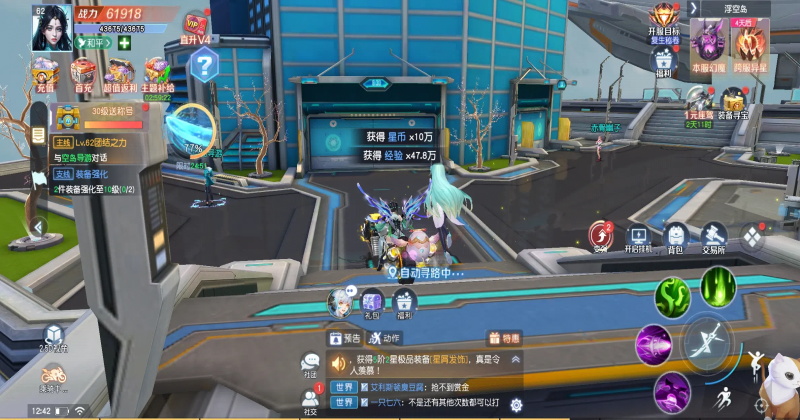This screenshot has width=800, height=420.
Task: Open chat settings gear icon
Action: [517, 404]
